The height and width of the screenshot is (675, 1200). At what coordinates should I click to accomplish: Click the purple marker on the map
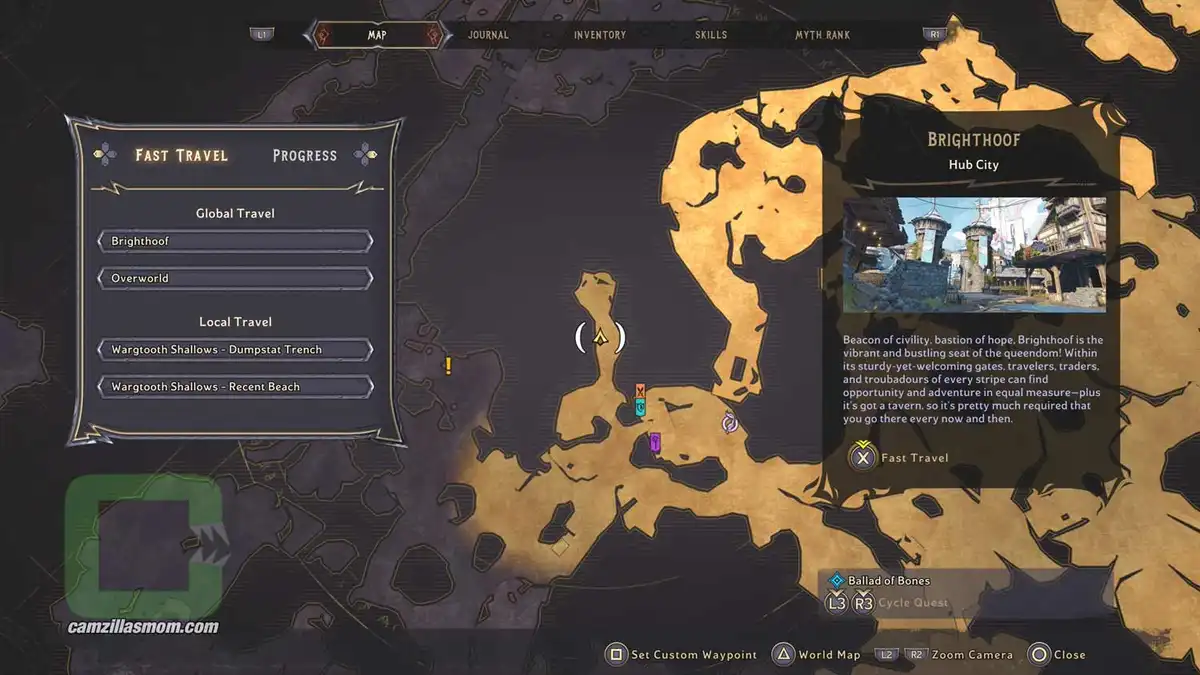coord(655,442)
